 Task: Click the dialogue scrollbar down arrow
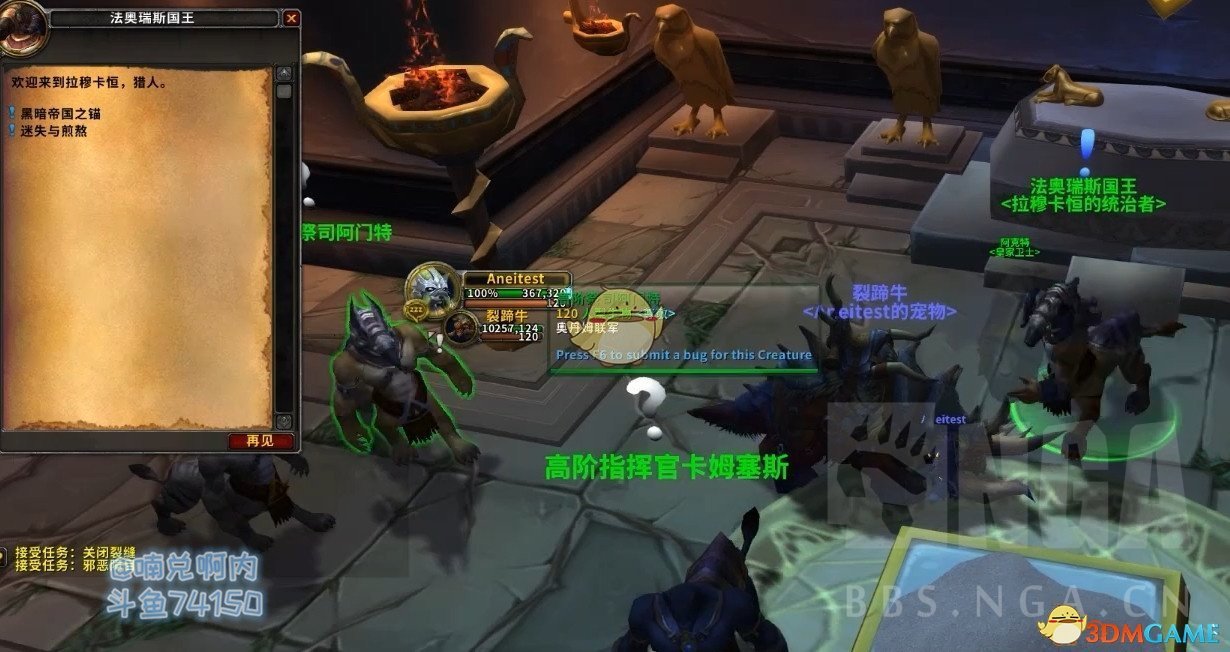click(284, 422)
